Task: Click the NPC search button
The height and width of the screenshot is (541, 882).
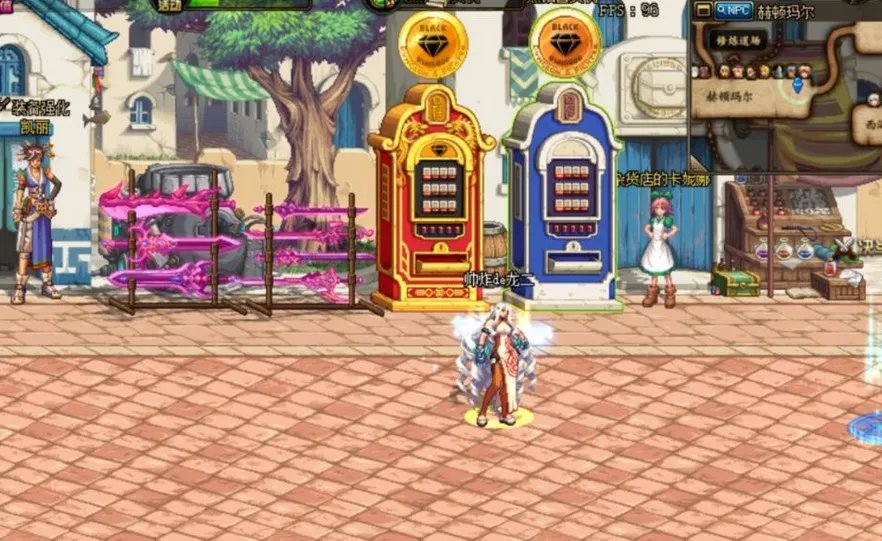Action: [x=735, y=10]
